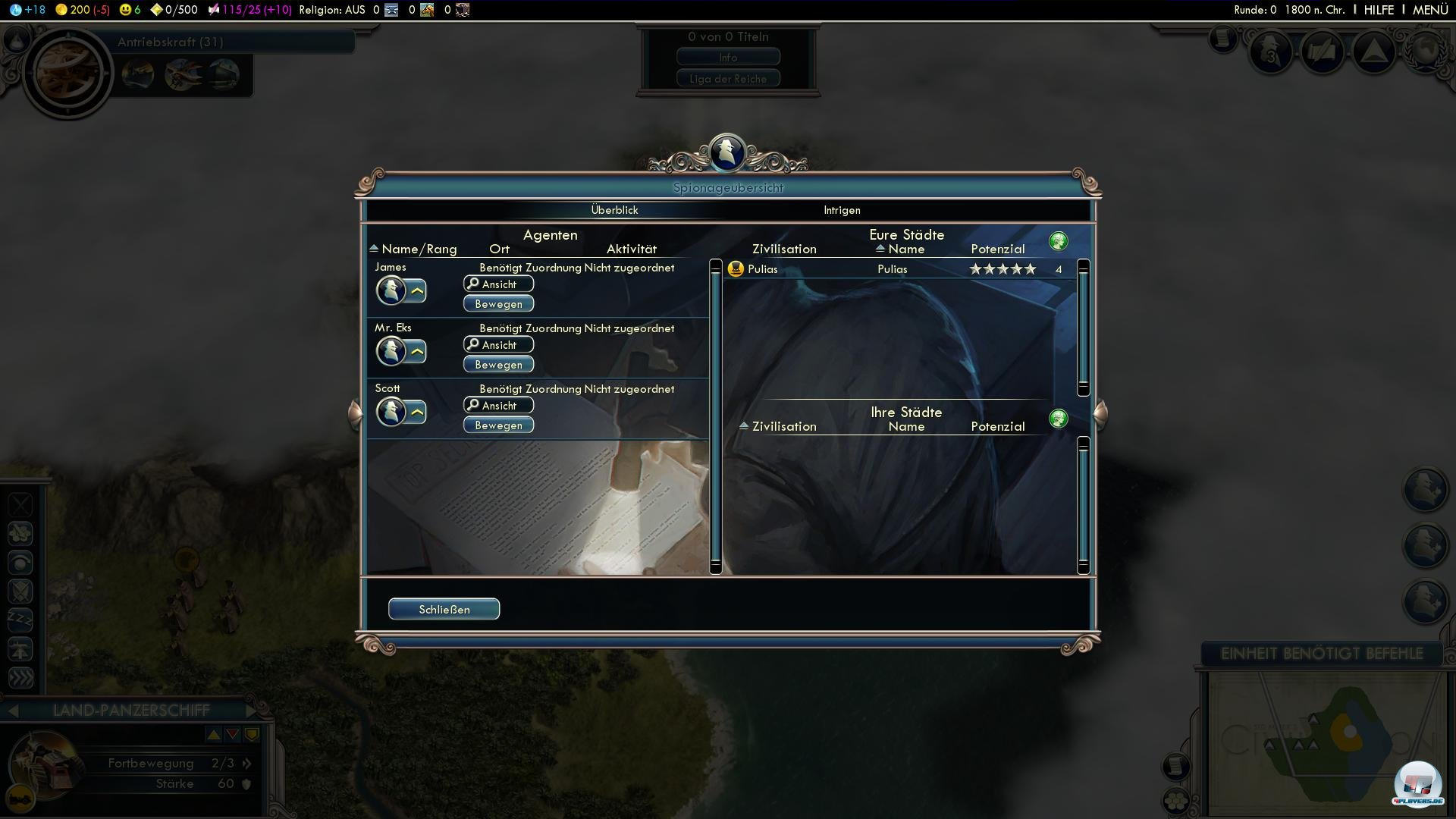
Task: Click James's agent portrait icon
Action: pyautogui.click(x=391, y=290)
